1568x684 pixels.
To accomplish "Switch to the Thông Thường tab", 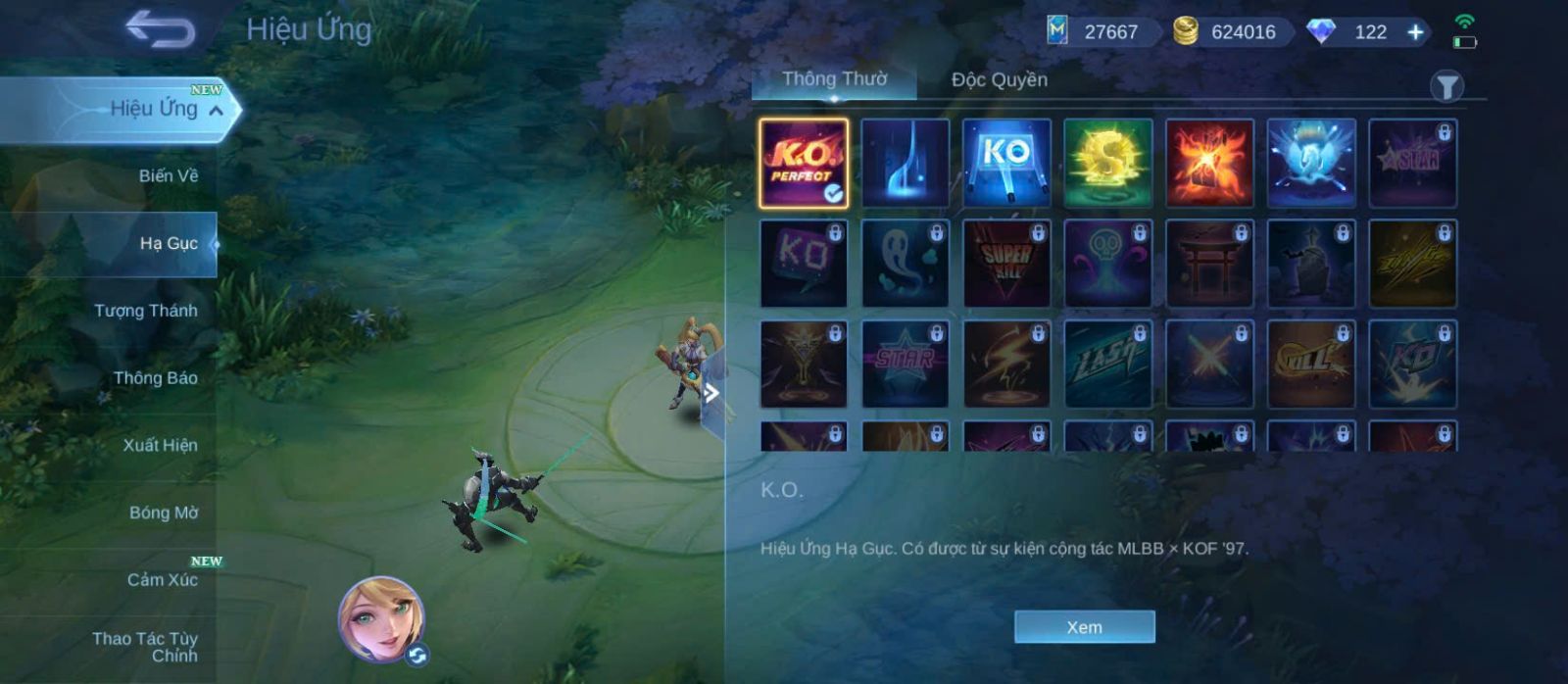I will coord(834,79).
